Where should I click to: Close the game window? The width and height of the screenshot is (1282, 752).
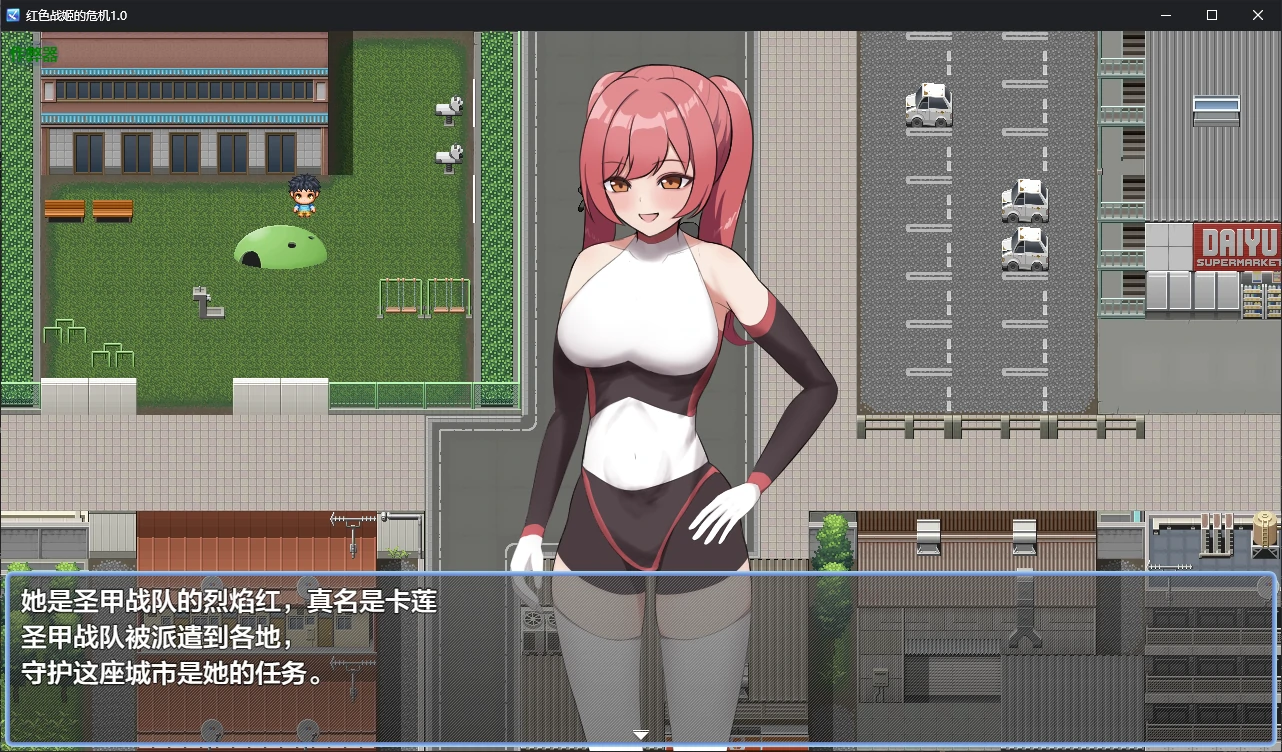[1257, 15]
